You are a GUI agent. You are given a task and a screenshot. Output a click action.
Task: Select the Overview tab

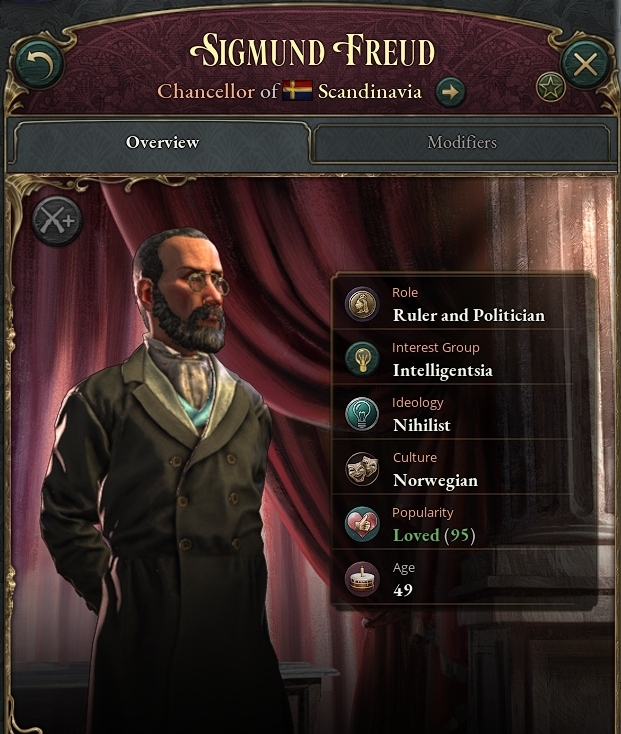pos(162,143)
